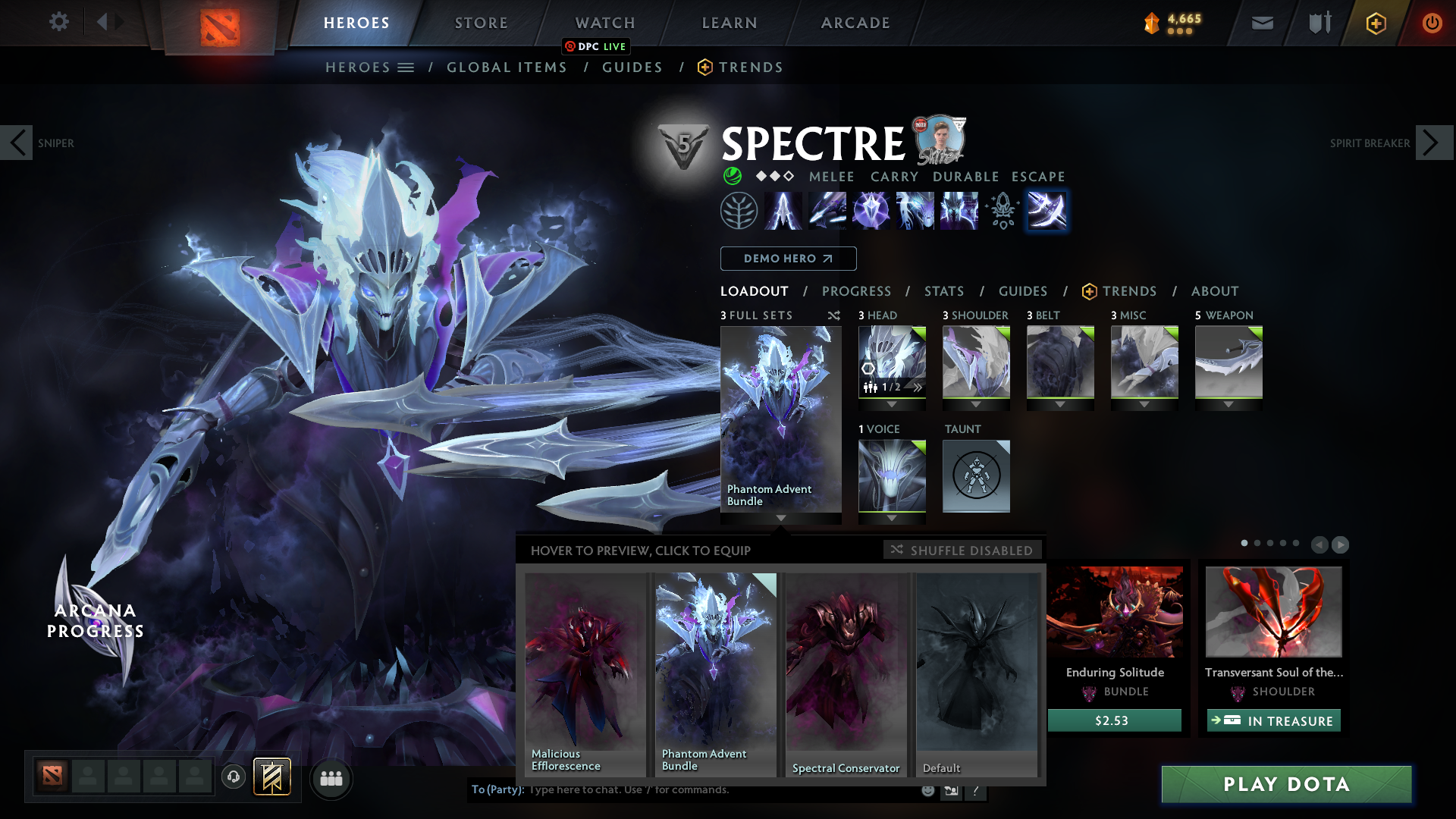Open Dota Plus with the gold hexagon icon
1456x819 pixels.
[1376, 23]
